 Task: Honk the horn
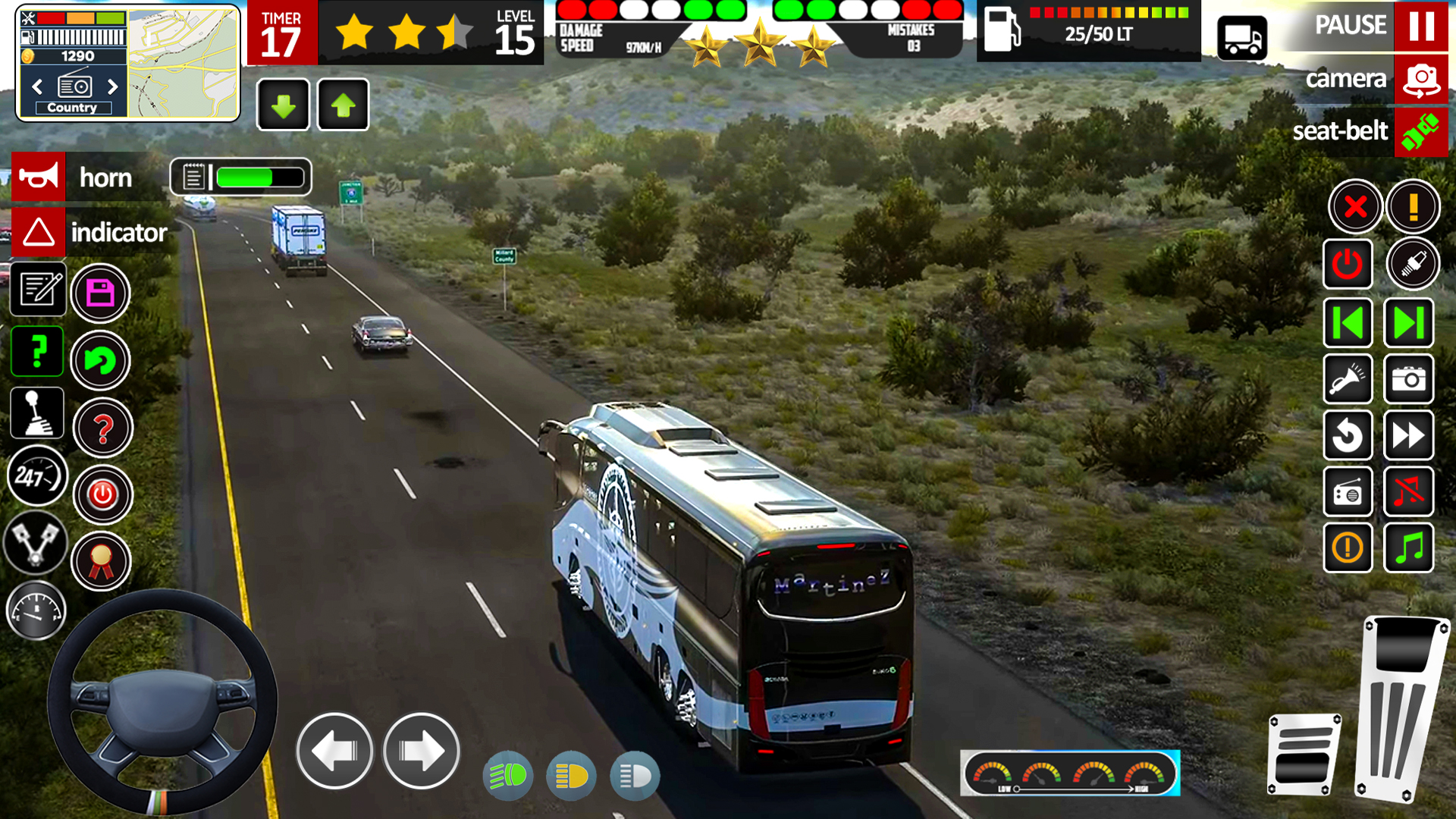coord(38,177)
